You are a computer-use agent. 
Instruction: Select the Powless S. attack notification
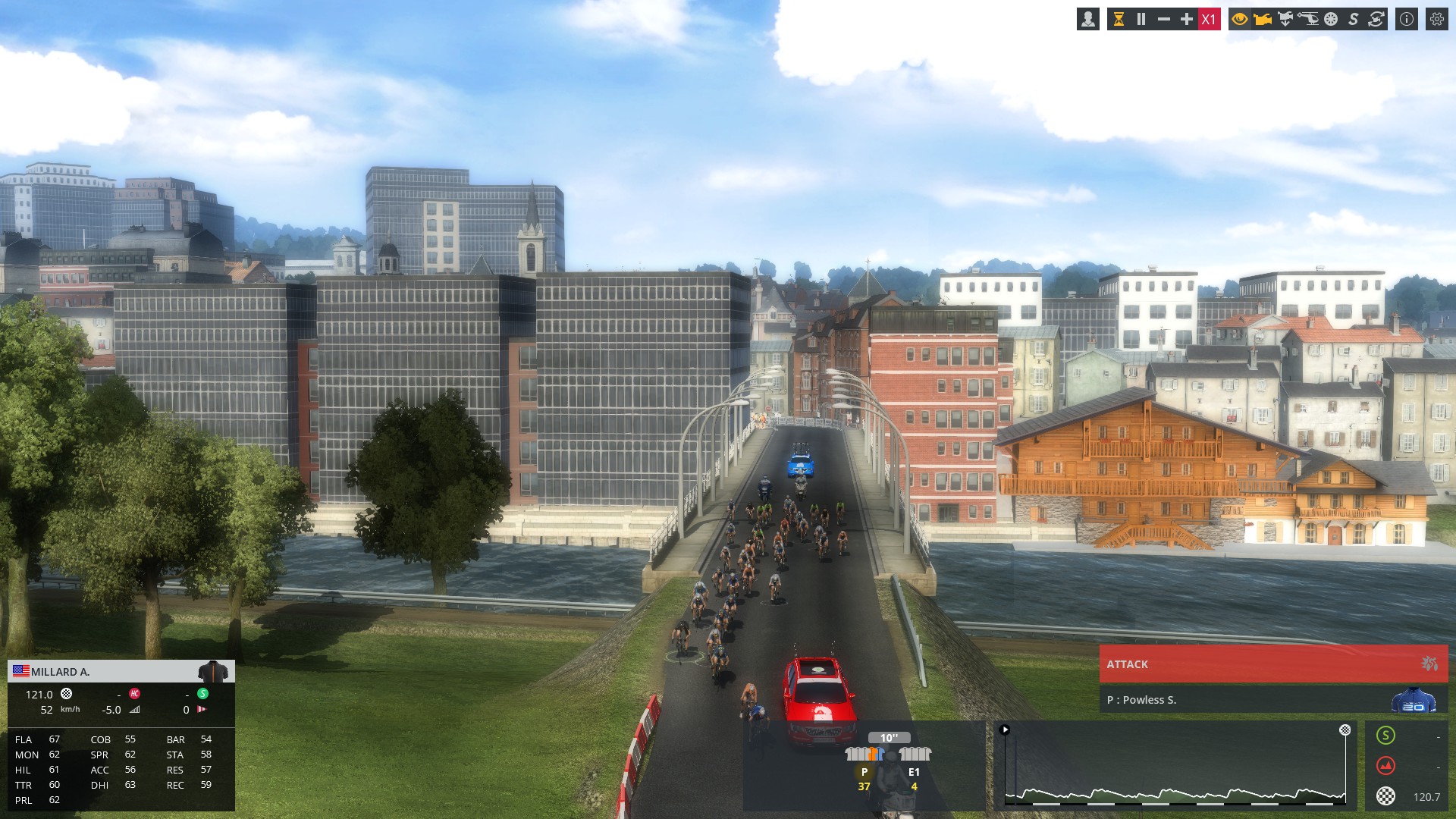point(1272,699)
